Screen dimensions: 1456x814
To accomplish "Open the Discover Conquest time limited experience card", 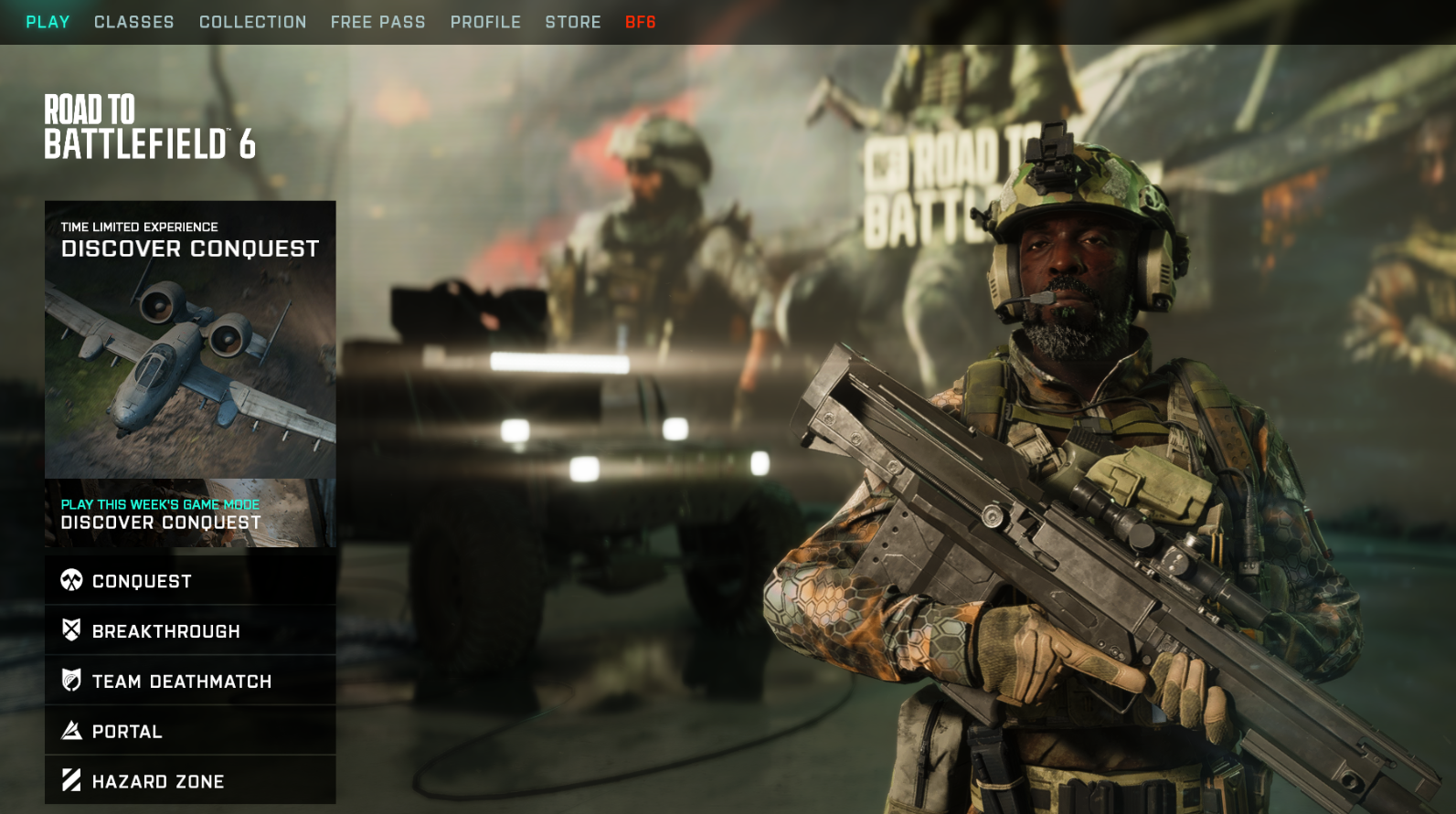I will click(x=189, y=338).
